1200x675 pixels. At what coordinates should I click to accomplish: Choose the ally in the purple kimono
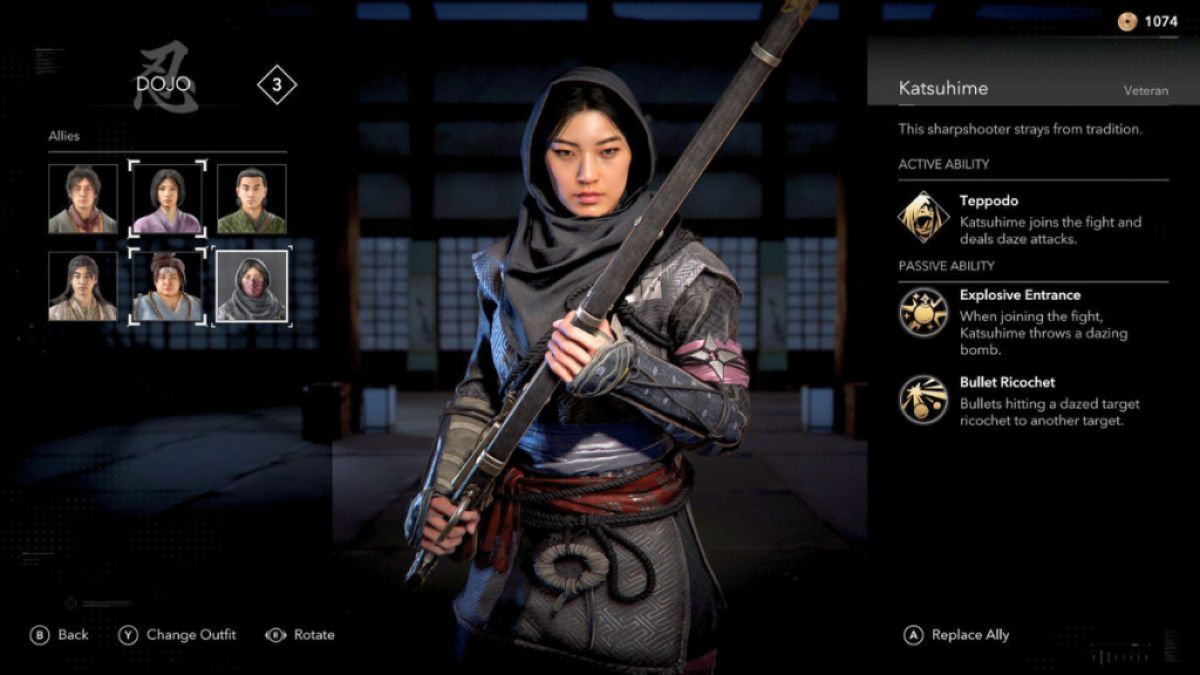168,199
